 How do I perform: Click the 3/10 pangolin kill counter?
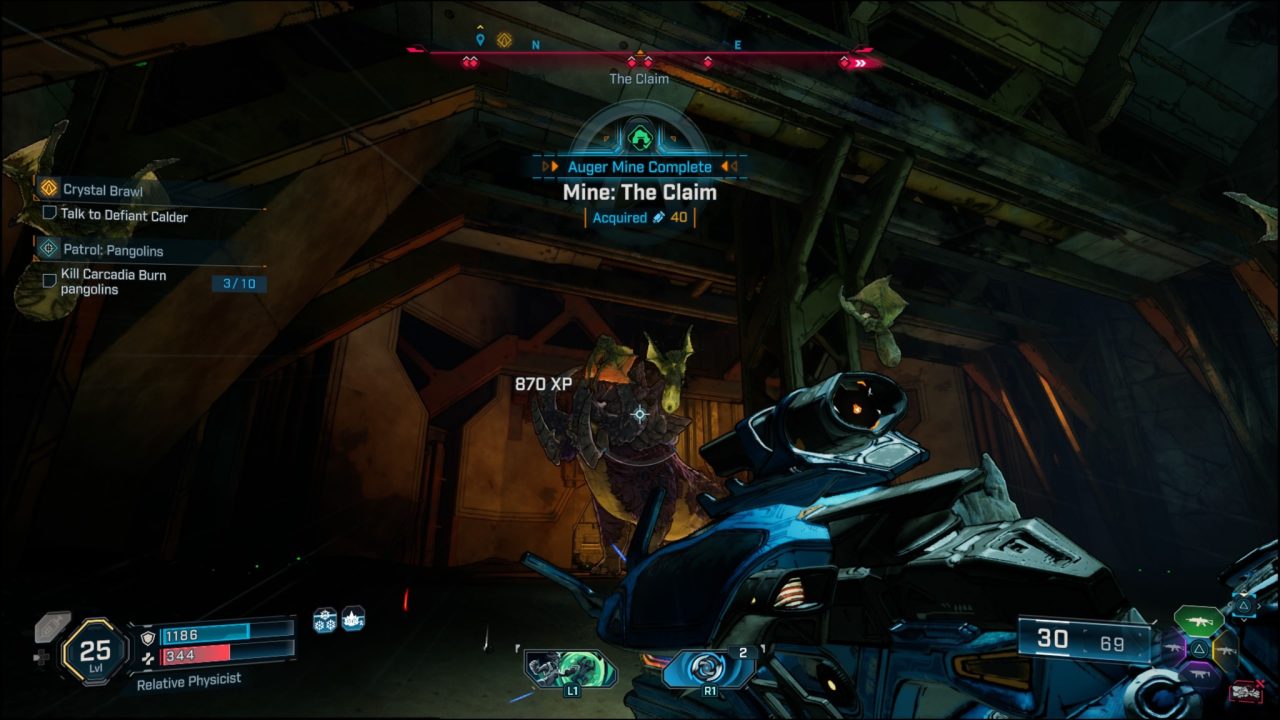(x=241, y=283)
